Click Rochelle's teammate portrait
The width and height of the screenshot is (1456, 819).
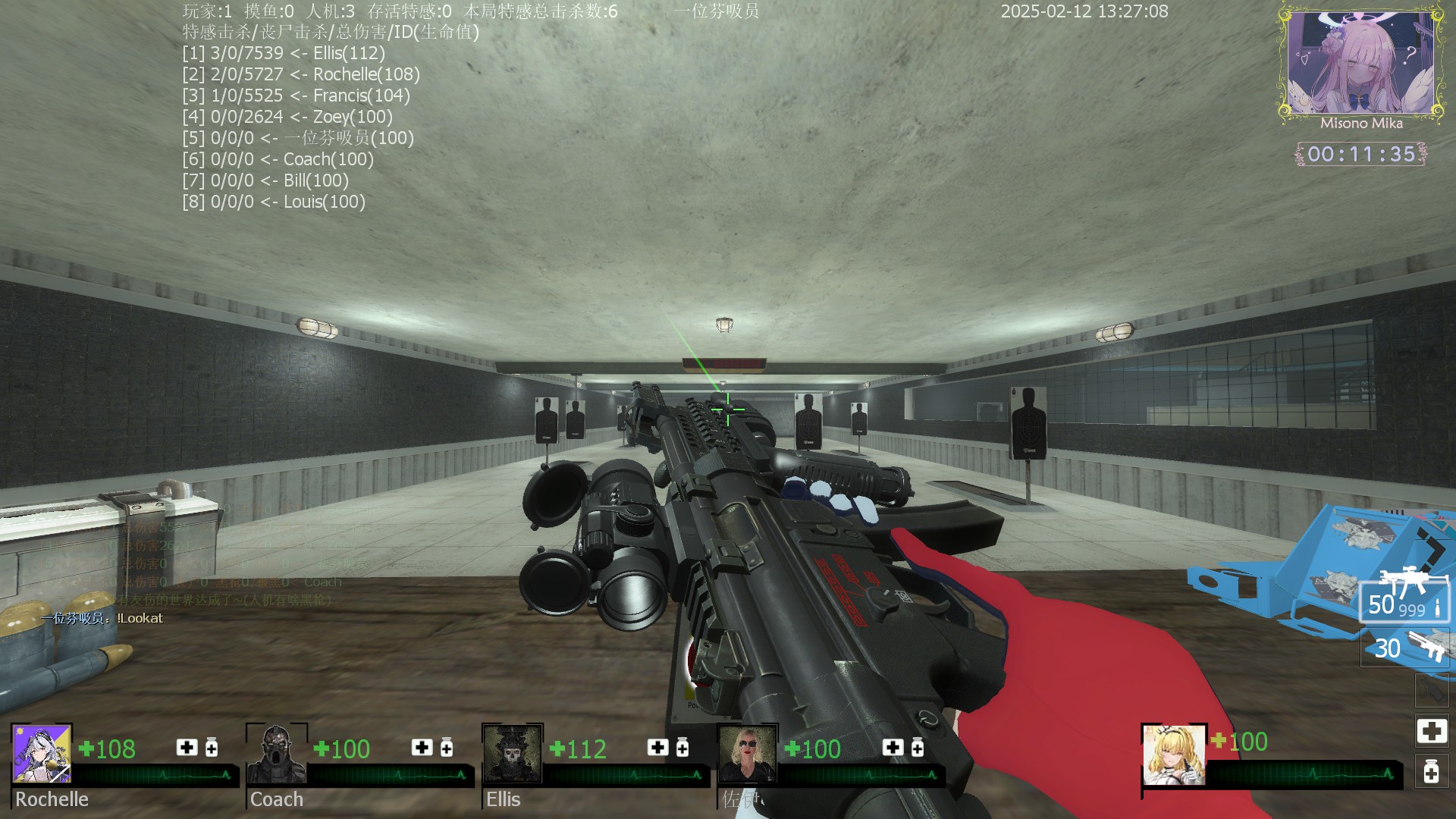(x=42, y=753)
